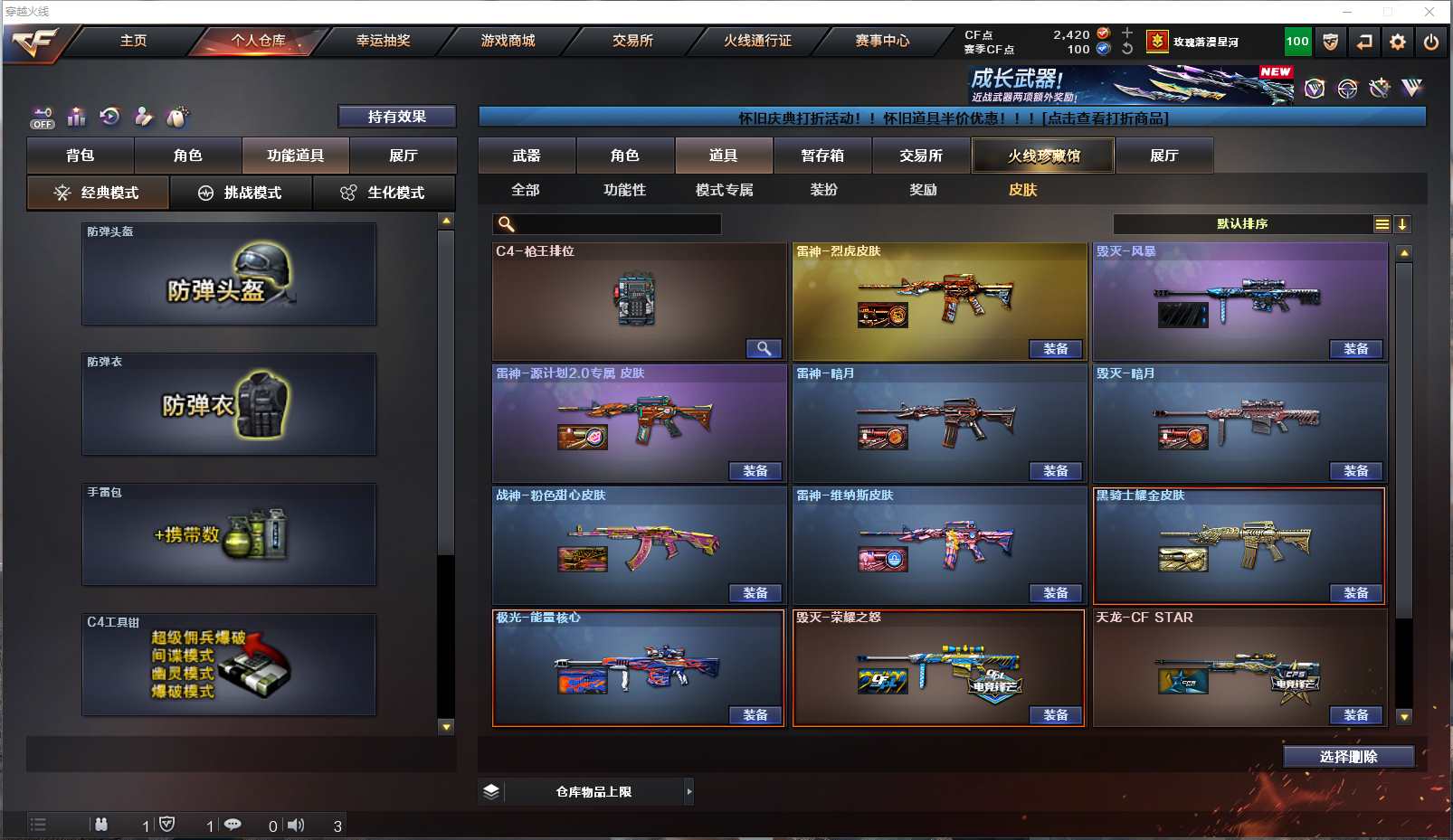Switch to the 武器 weapons tab
1453x840 pixels.
pos(527,156)
